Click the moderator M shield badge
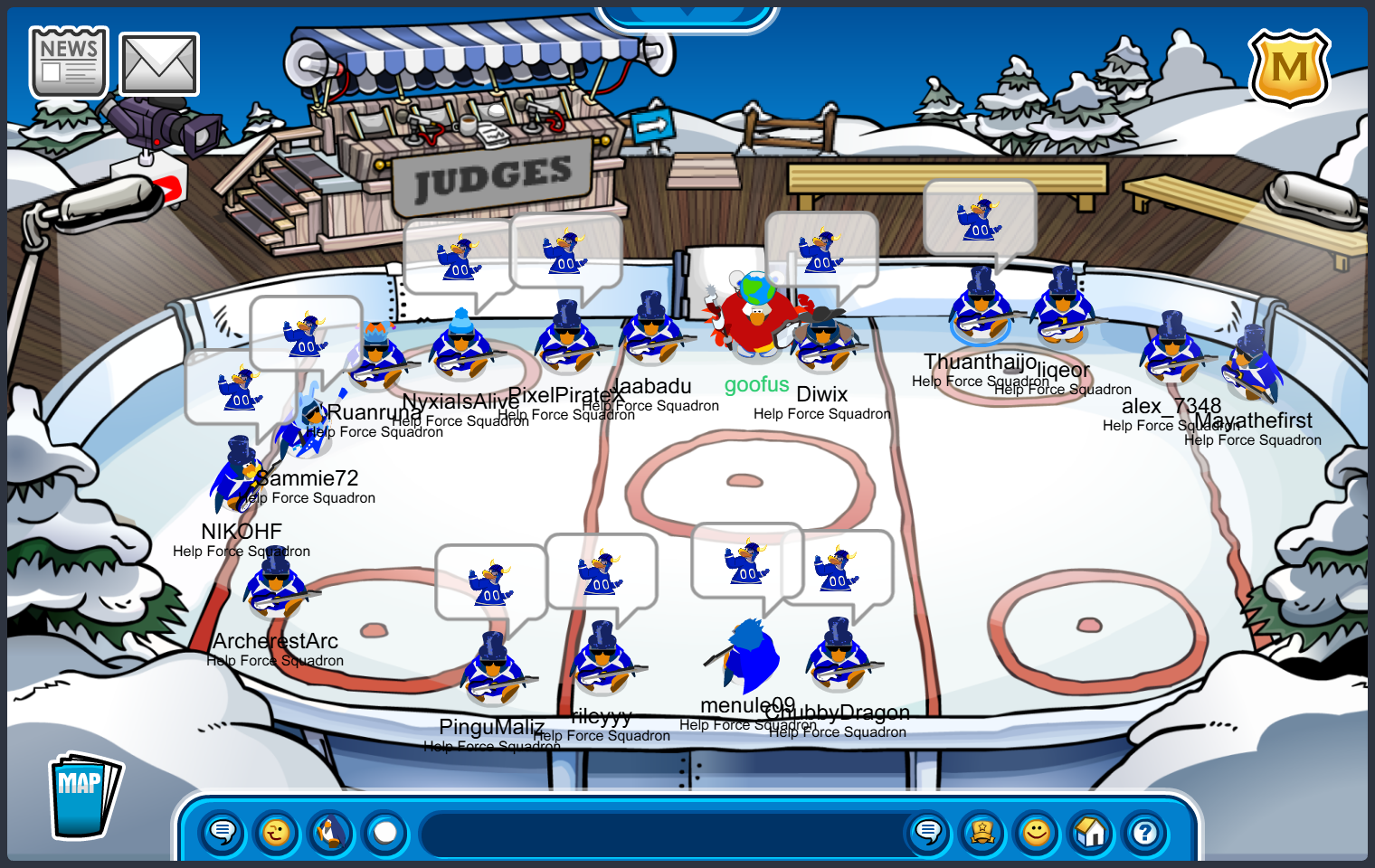Viewport: 1375px width, 868px height. click(1289, 68)
